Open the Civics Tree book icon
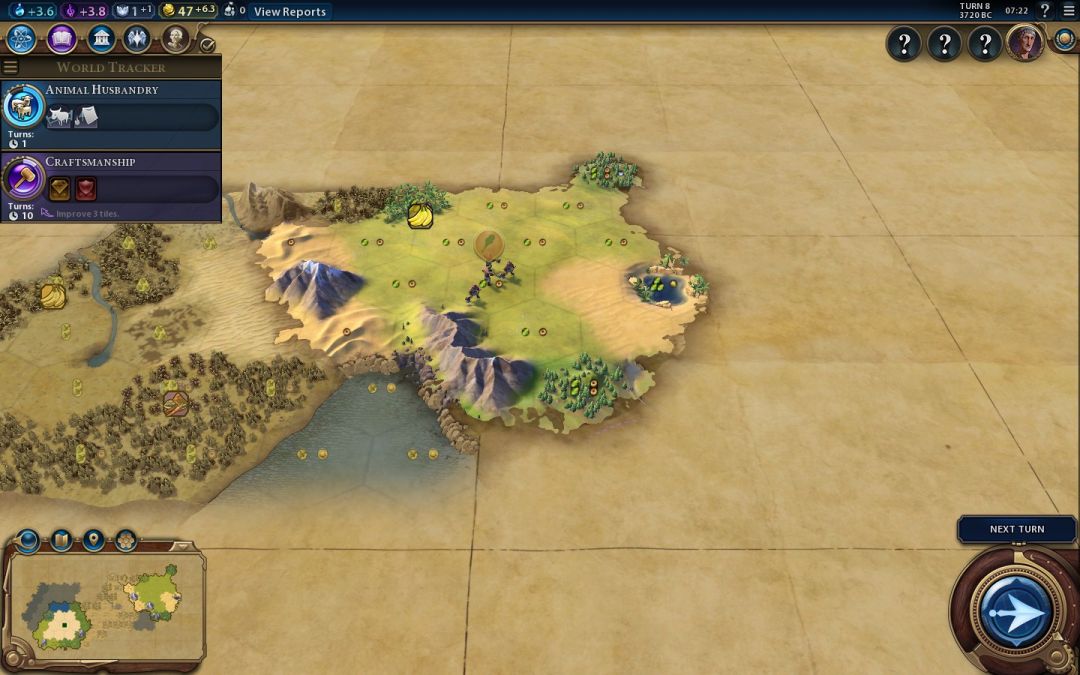Image resolution: width=1080 pixels, height=675 pixels. click(61, 39)
